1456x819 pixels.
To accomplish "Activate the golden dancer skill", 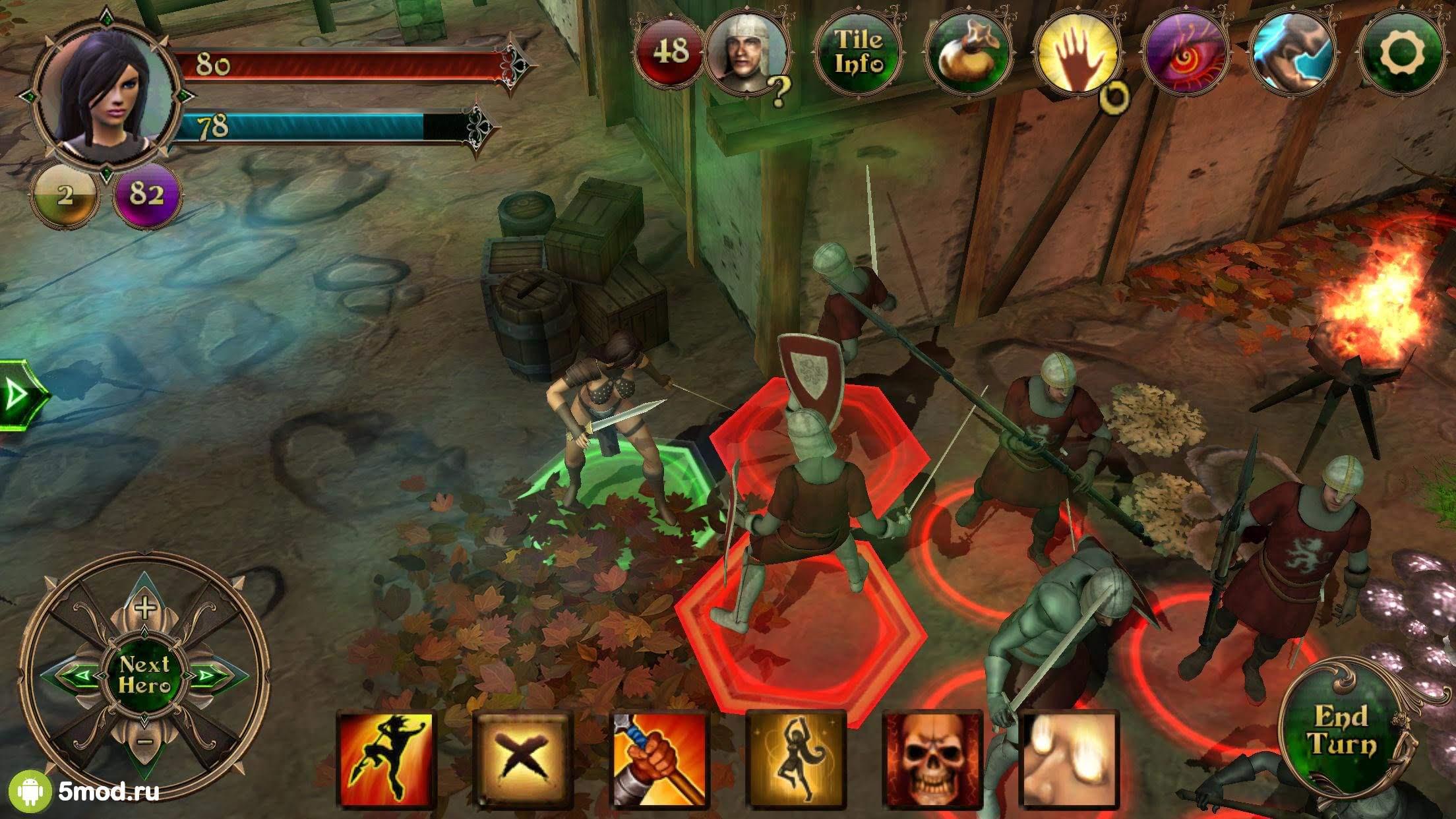I will [797, 760].
